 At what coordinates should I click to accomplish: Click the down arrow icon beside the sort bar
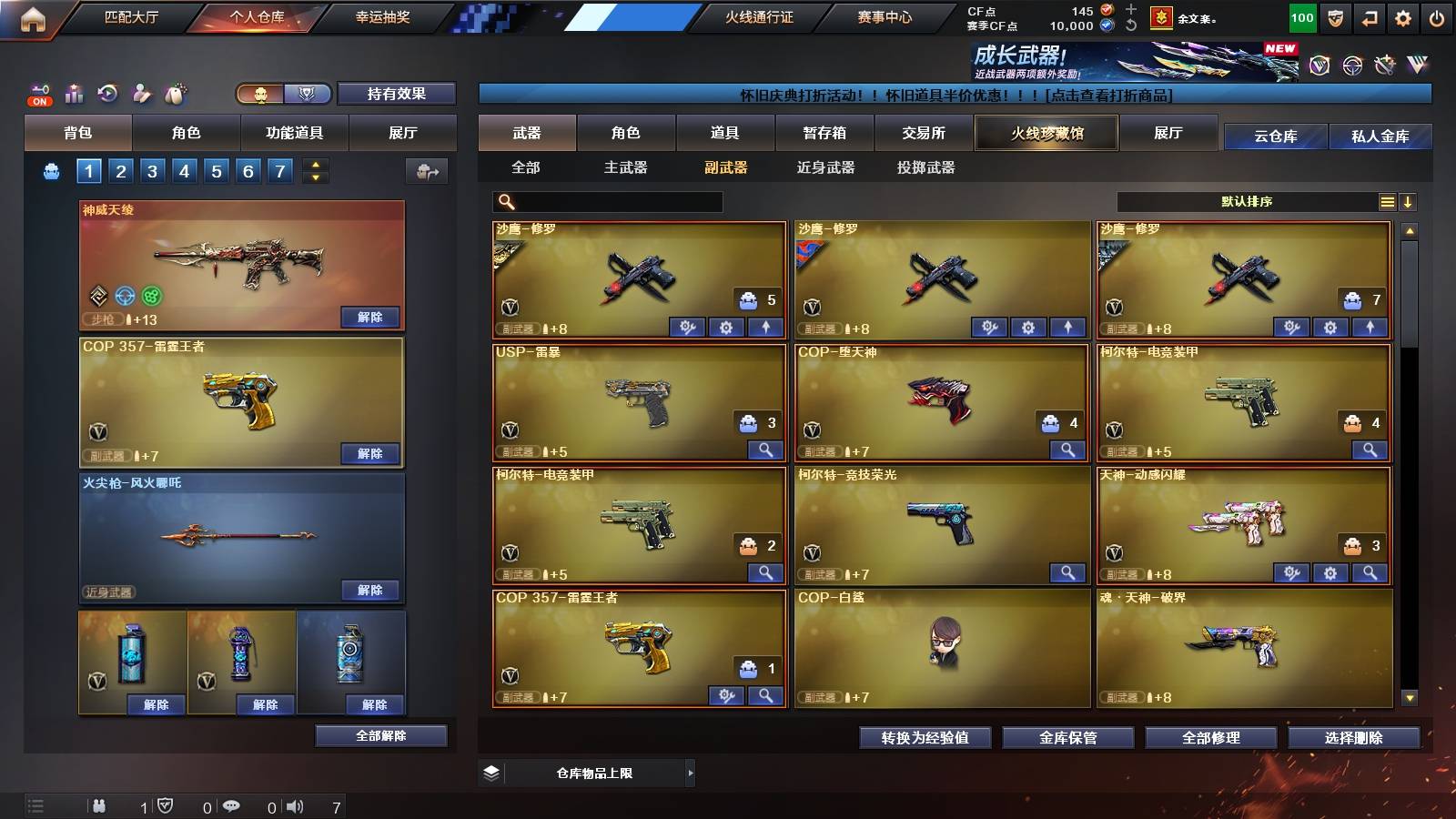click(1410, 202)
